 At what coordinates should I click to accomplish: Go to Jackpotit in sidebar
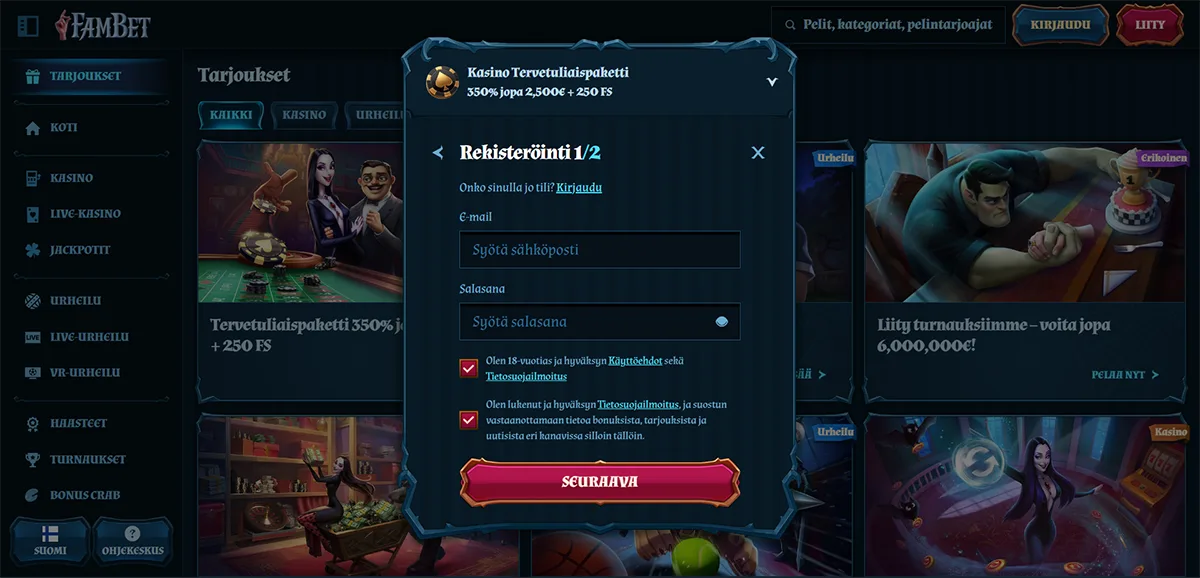[80, 250]
